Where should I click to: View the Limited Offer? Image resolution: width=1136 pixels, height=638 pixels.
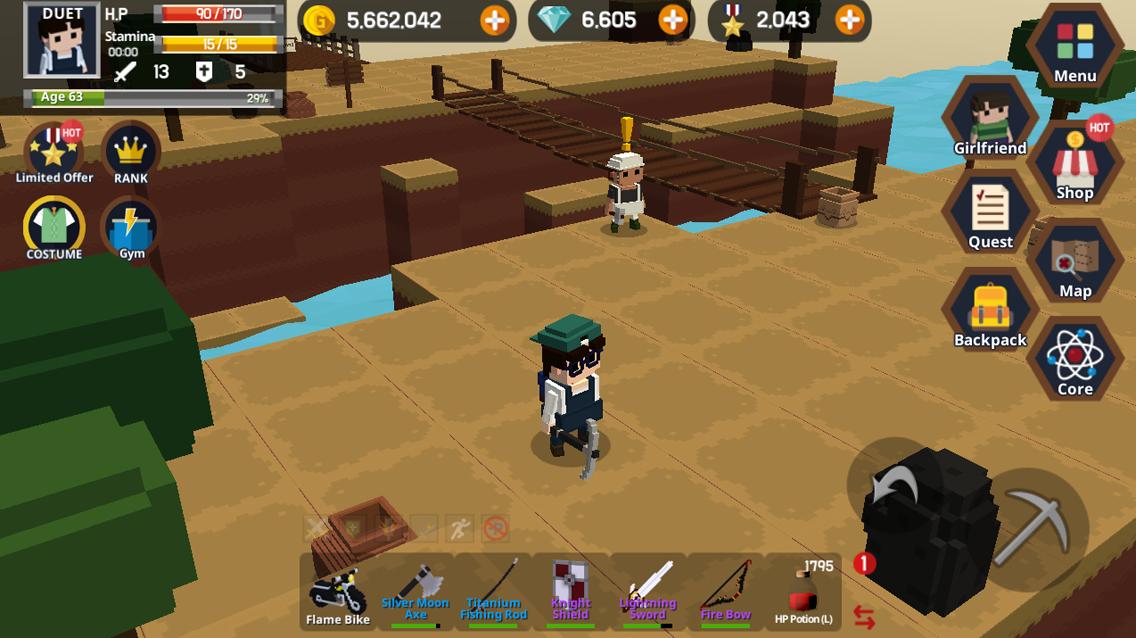pyautogui.click(x=54, y=153)
